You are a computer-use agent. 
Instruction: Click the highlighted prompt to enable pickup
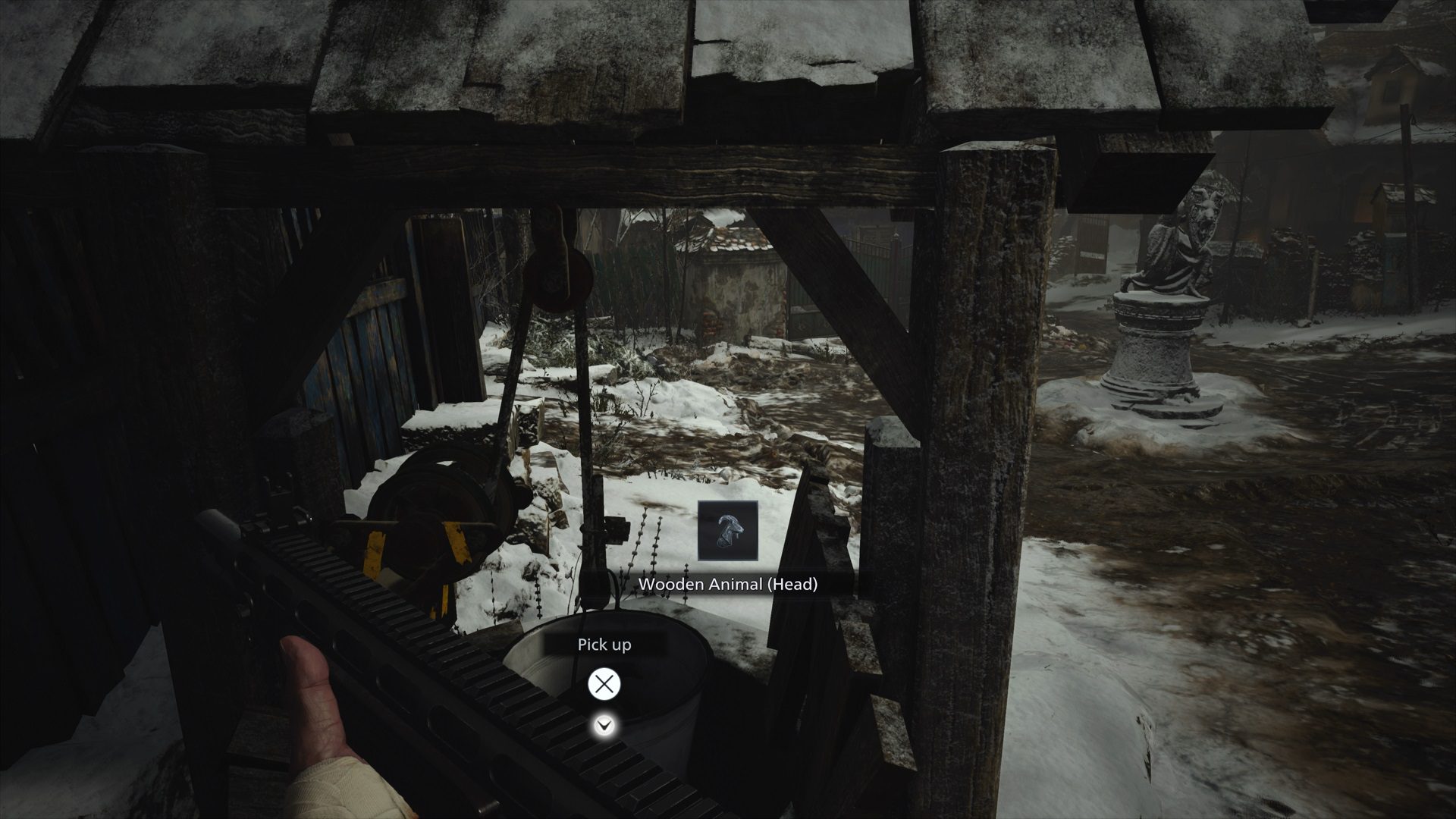pyautogui.click(x=603, y=683)
